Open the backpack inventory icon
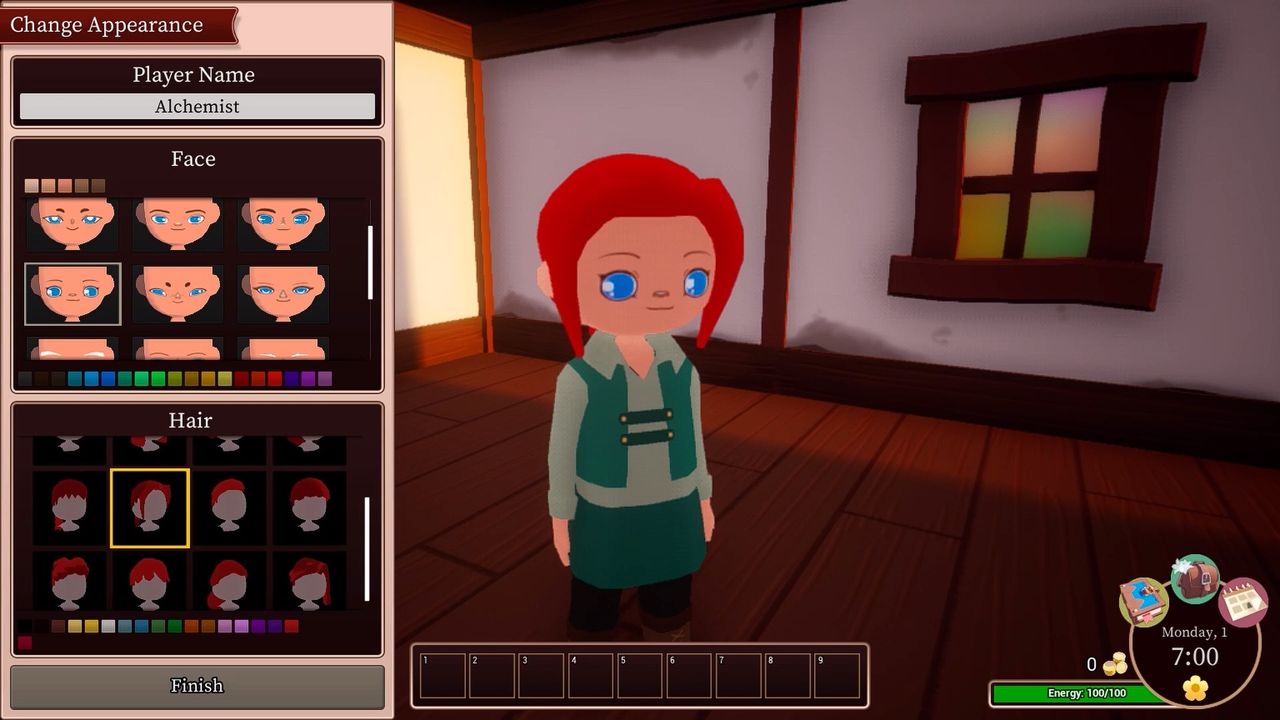The height and width of the screenshot is (720, 1280). (1196, 578)
